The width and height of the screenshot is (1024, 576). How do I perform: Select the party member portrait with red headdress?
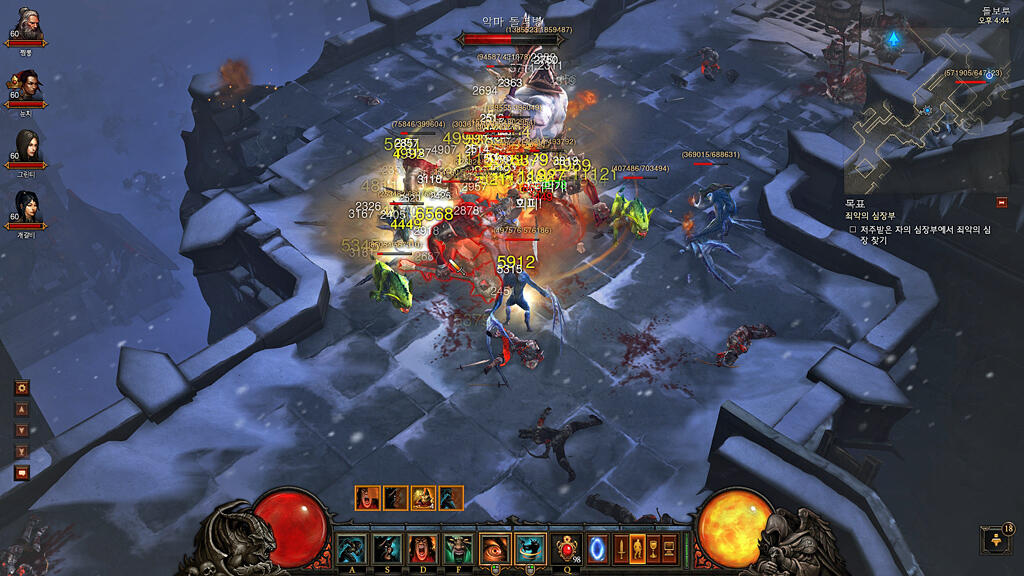click(26, 84)
